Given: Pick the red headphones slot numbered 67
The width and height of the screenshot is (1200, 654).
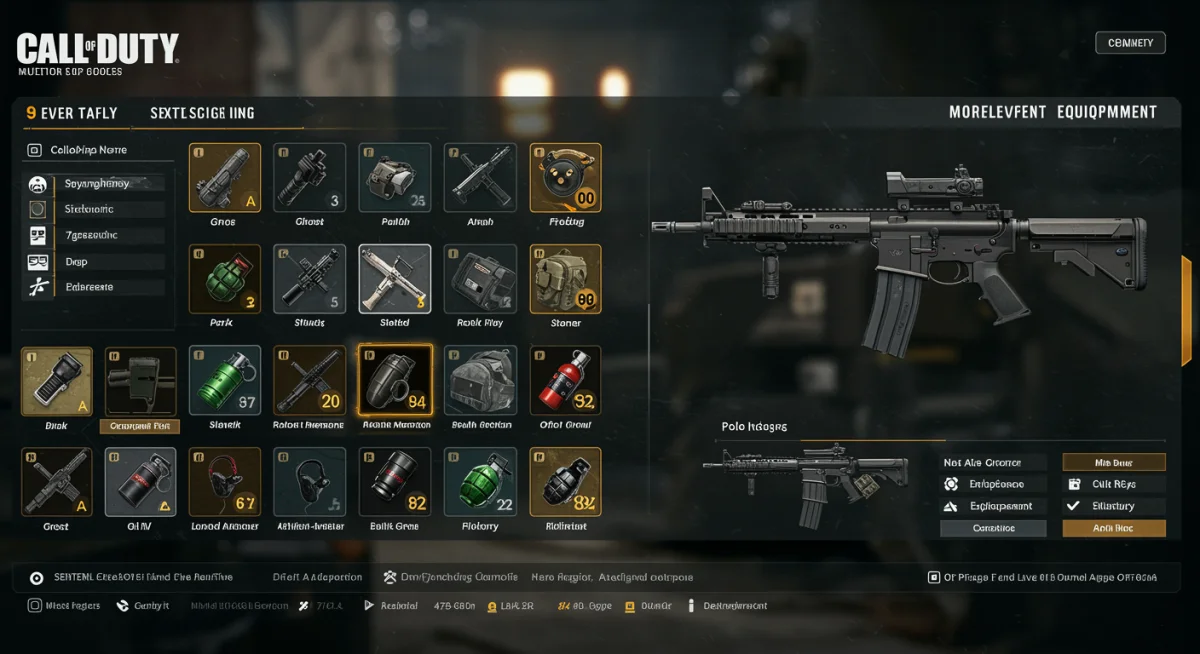Looking at the screenshot, I should pyautogui.click(x=225, y=482).
